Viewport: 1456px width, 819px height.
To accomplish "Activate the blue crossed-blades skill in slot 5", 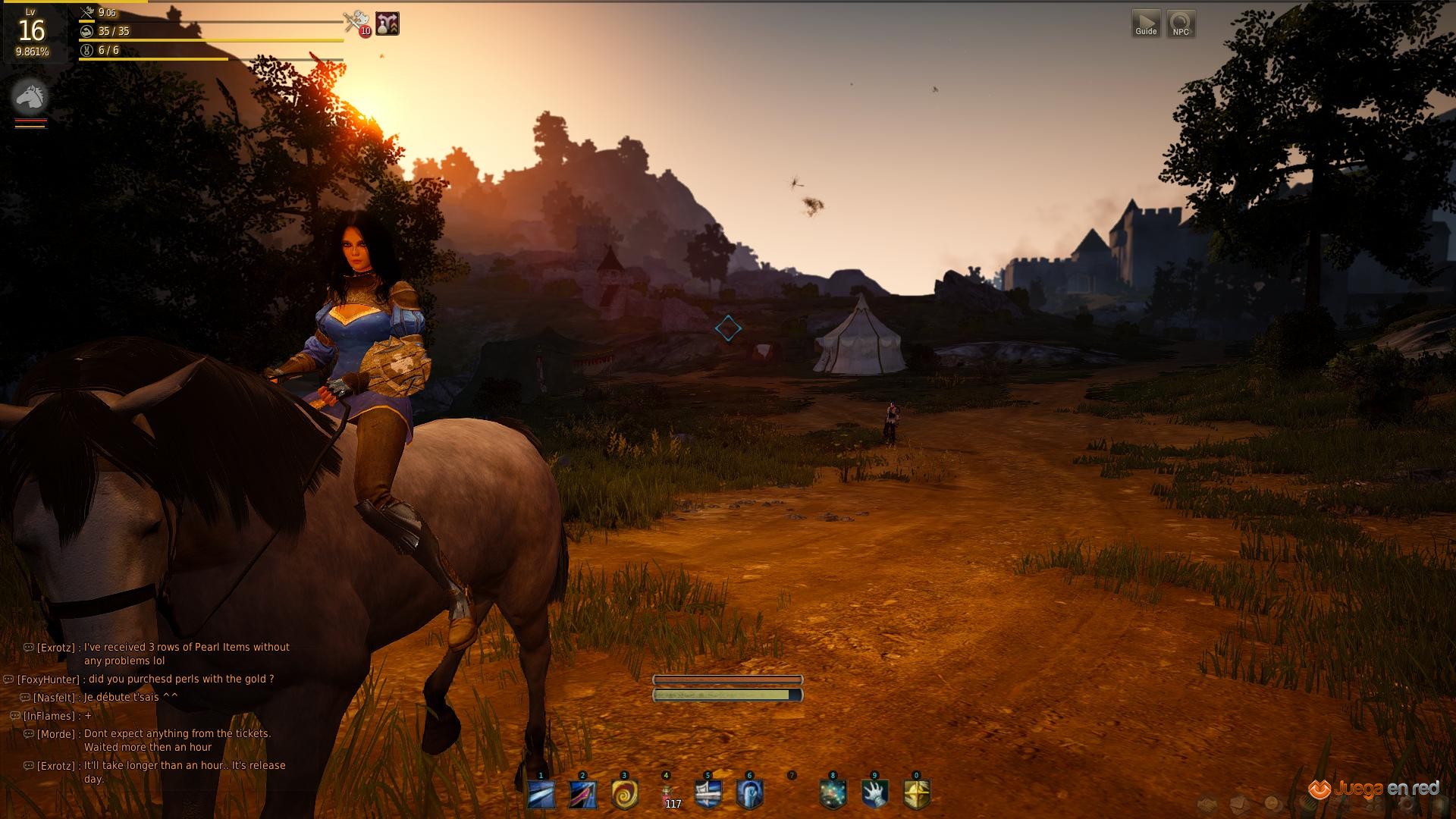I will click(708, 795).
